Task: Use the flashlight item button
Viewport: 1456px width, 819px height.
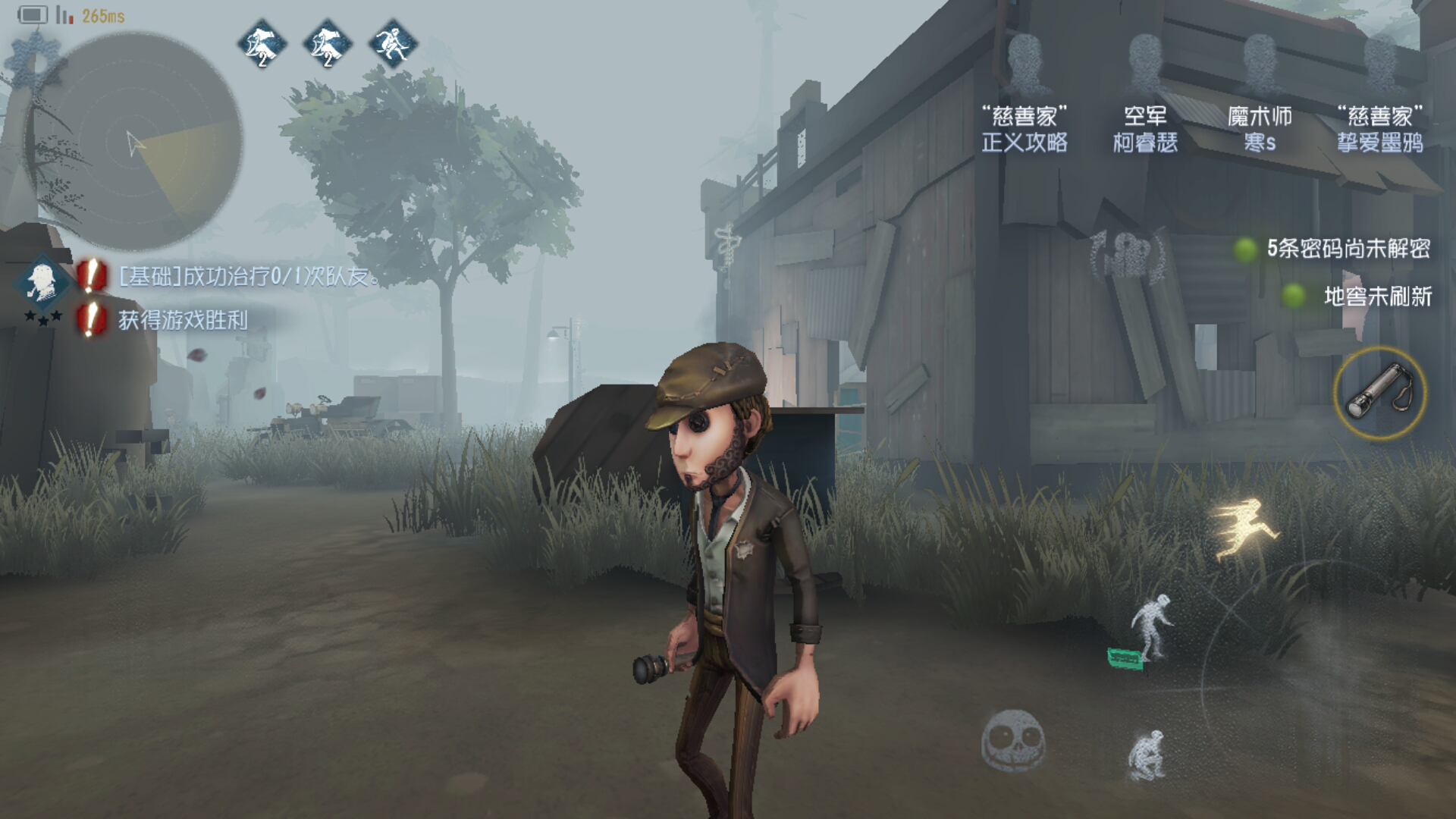Action: click(1379, 393)
